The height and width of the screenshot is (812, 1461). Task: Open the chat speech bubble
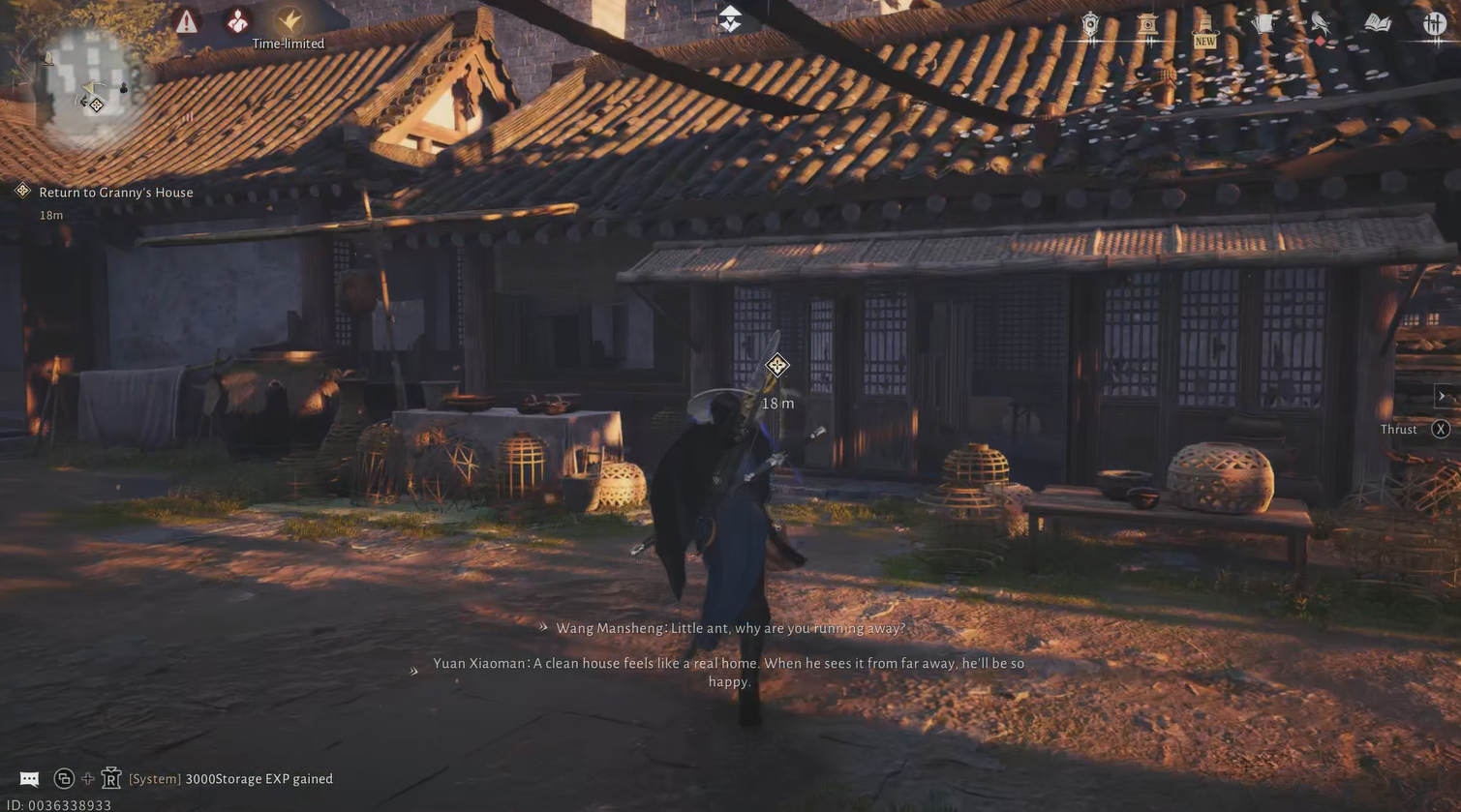(29, 779)
